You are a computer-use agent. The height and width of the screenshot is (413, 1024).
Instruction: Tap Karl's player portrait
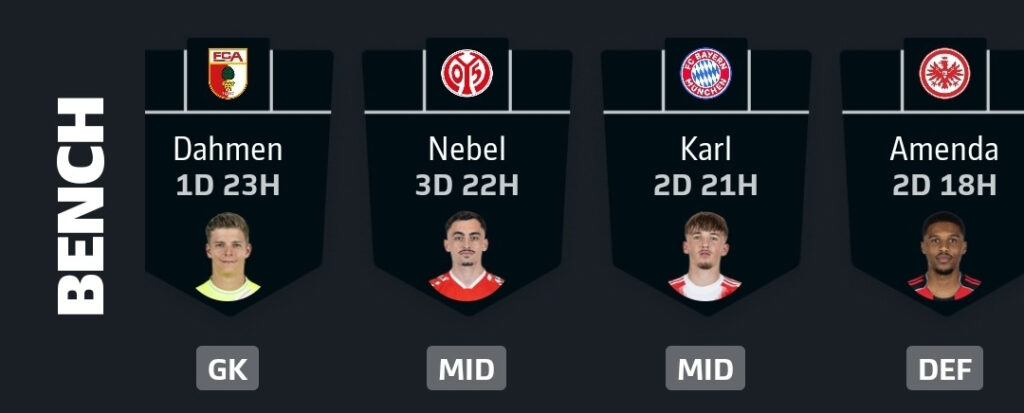click(706, 256)
